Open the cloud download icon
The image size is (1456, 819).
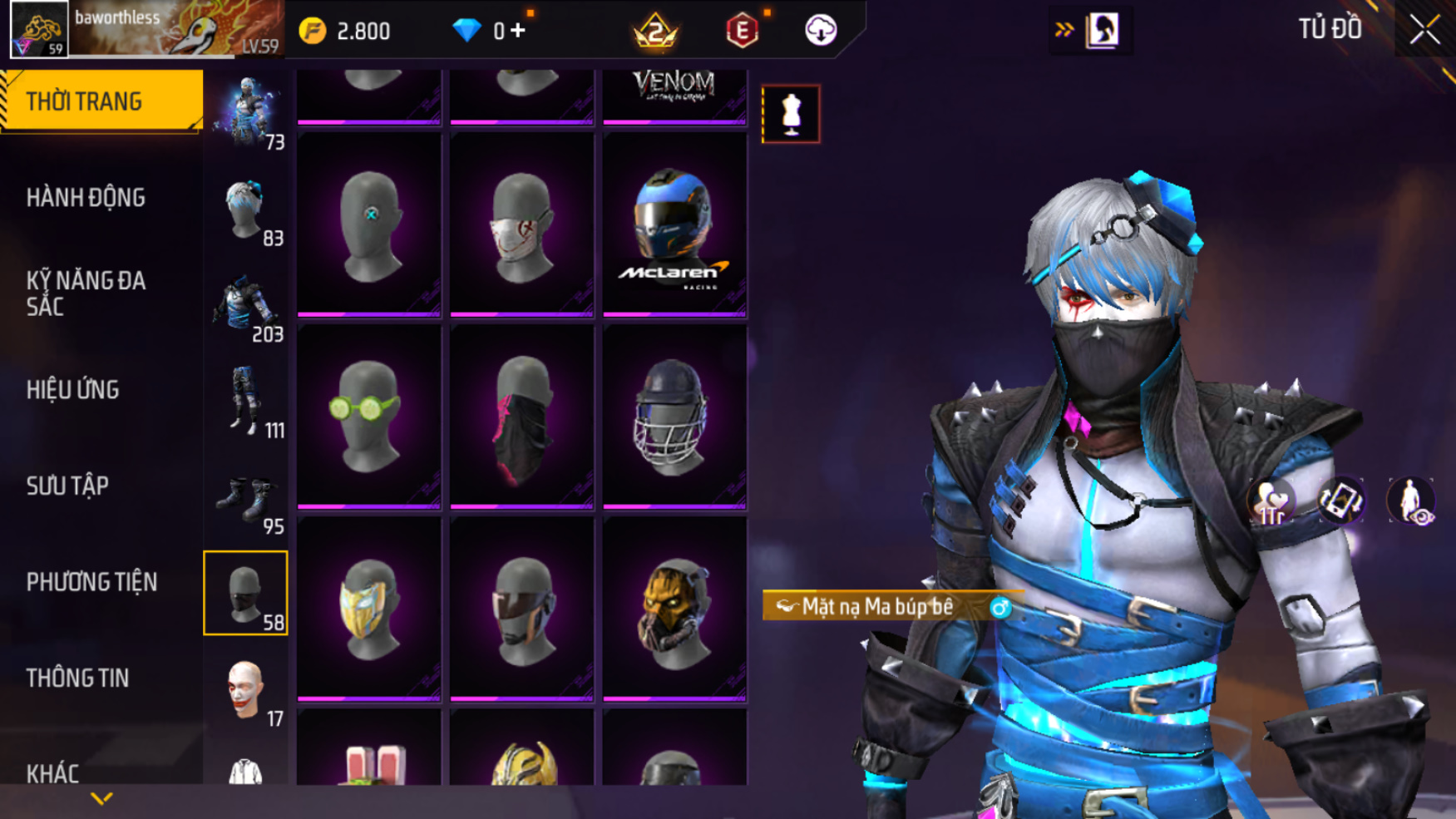coord(821,31)
